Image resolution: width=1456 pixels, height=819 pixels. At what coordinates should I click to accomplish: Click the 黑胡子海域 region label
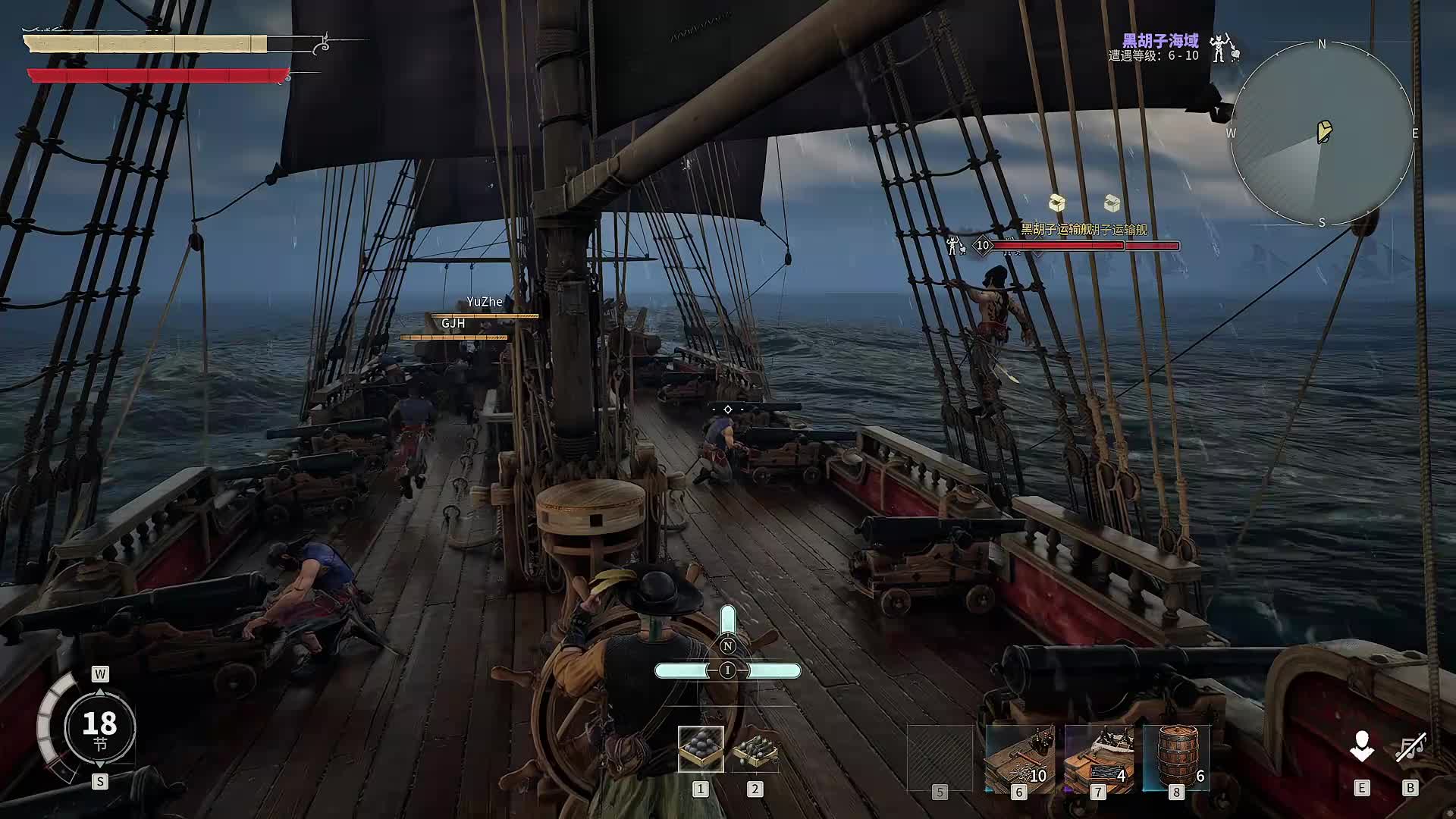tap(1160, 40)
